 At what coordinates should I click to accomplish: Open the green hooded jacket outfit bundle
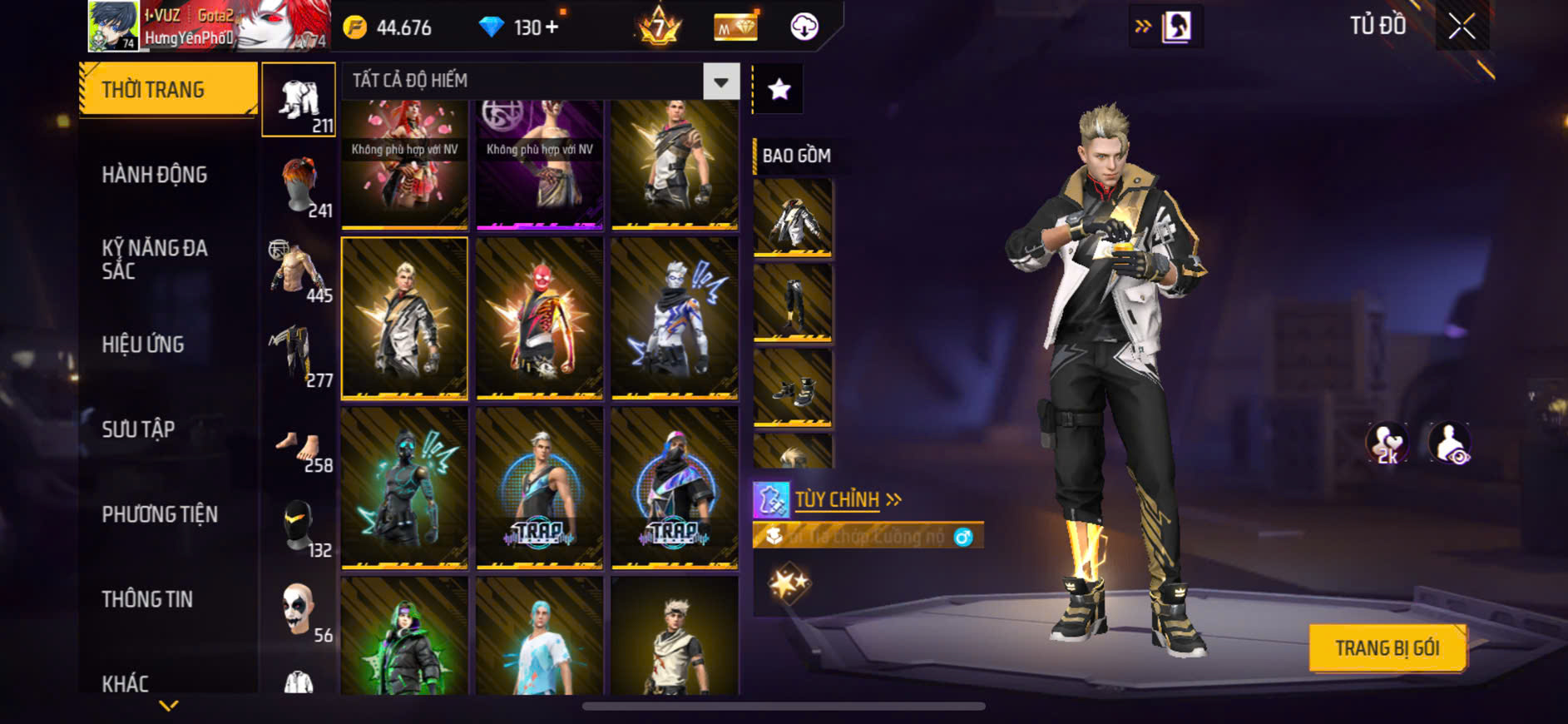(404, 637)
